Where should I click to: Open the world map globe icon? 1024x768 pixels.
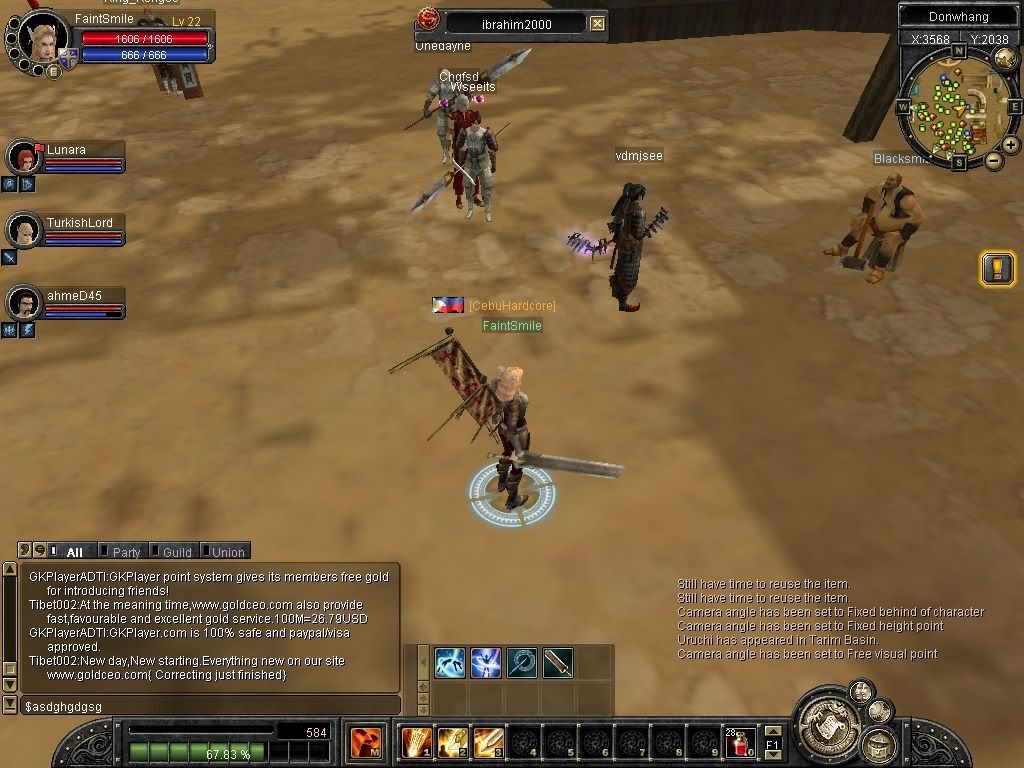[x=1006, y=57]
